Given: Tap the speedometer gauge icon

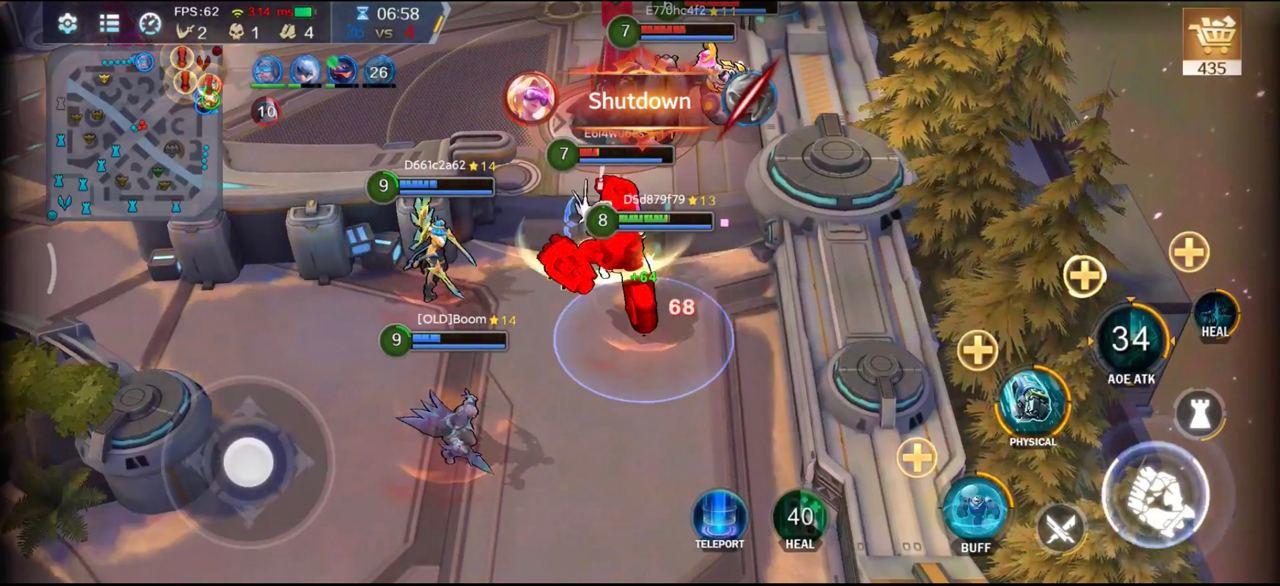Looking at the screenshot, I should [x=150, y=23].
